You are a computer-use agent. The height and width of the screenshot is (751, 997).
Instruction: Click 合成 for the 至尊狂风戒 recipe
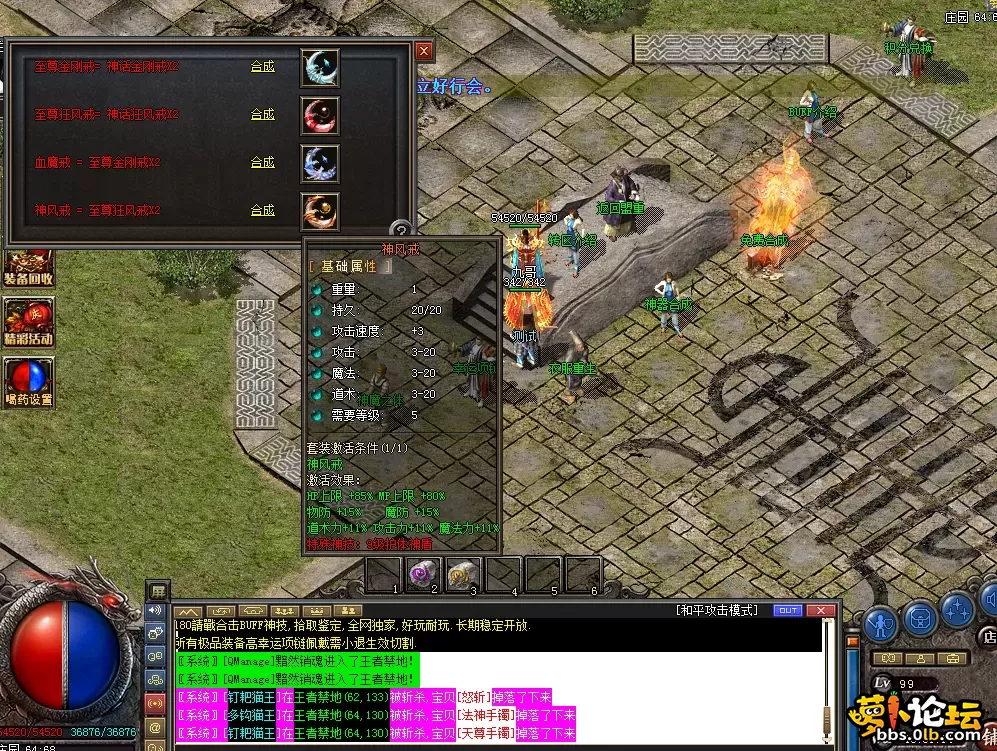(x=262, y=115)
